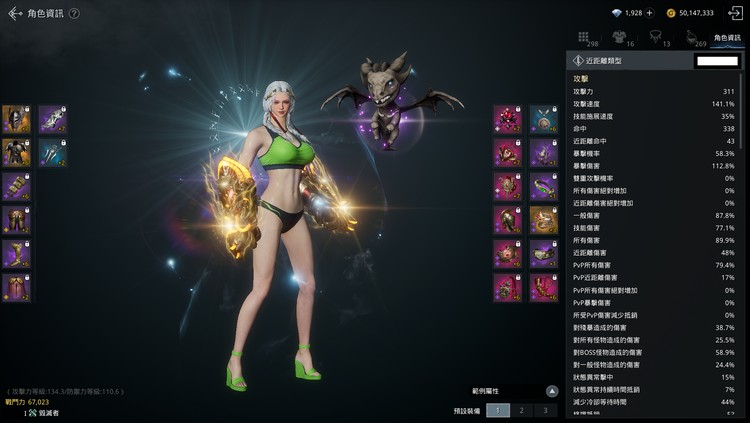Expand the 範例屬性 arrow button
750x423 pixels.
[551, 390]
